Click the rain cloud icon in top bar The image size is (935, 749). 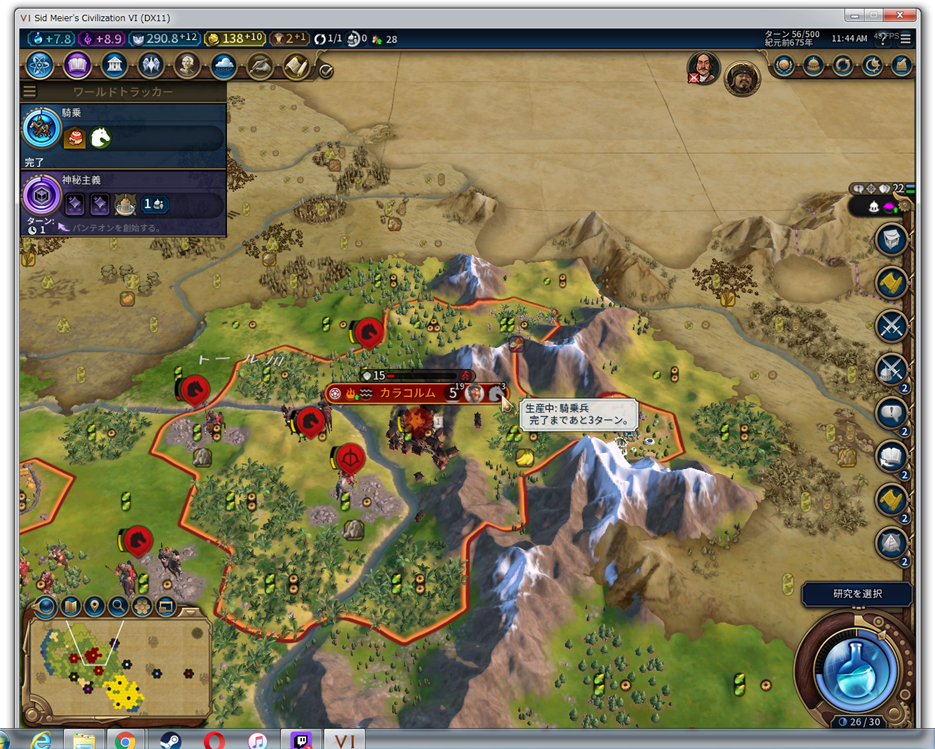pyautogui.click(x=223, y=66)
